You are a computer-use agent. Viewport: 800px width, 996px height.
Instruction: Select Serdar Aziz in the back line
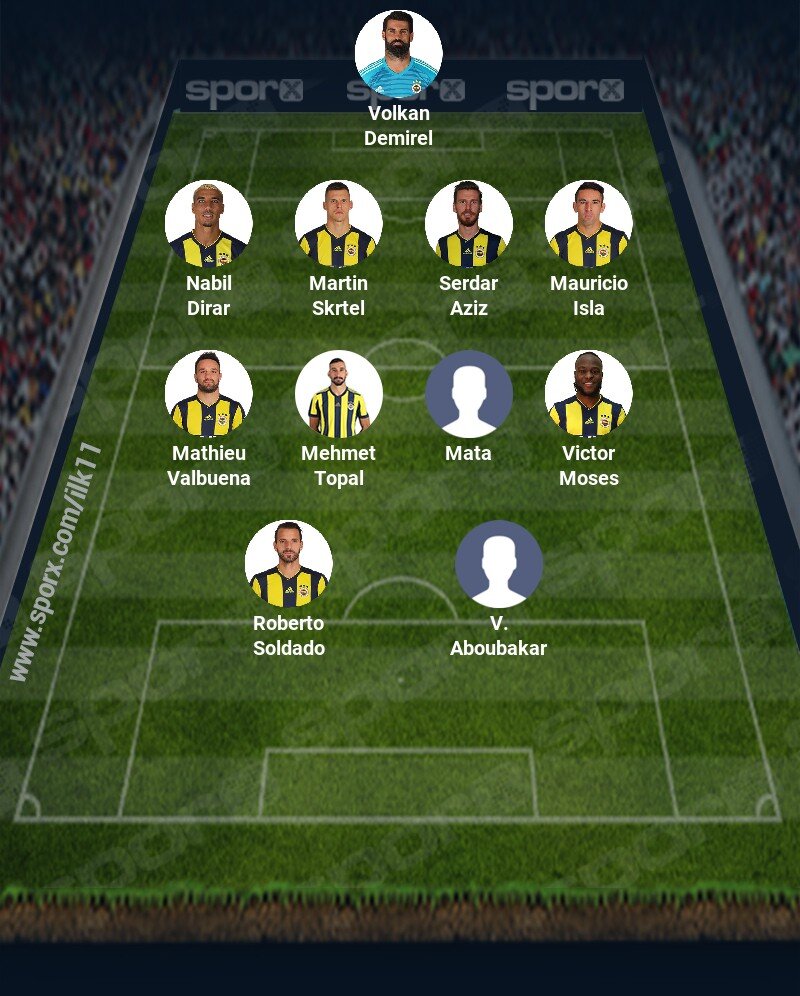[x=468, y=224]
